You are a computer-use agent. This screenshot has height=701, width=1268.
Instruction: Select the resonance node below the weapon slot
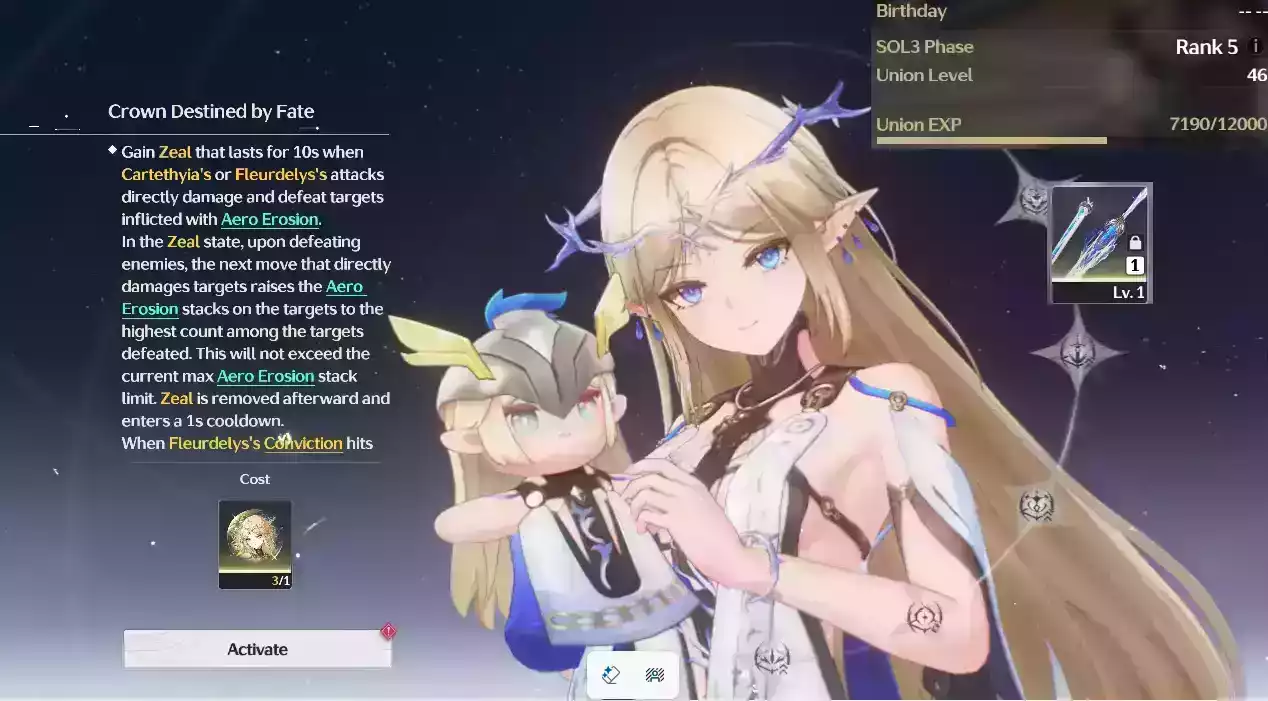[1078, 352]
